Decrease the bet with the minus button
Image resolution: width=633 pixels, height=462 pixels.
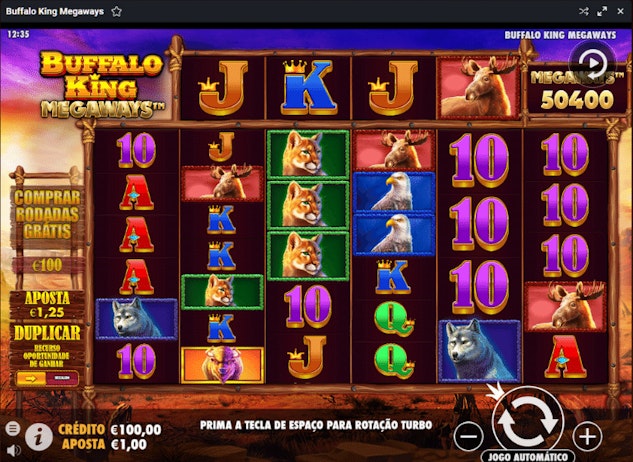pos(468,436)
